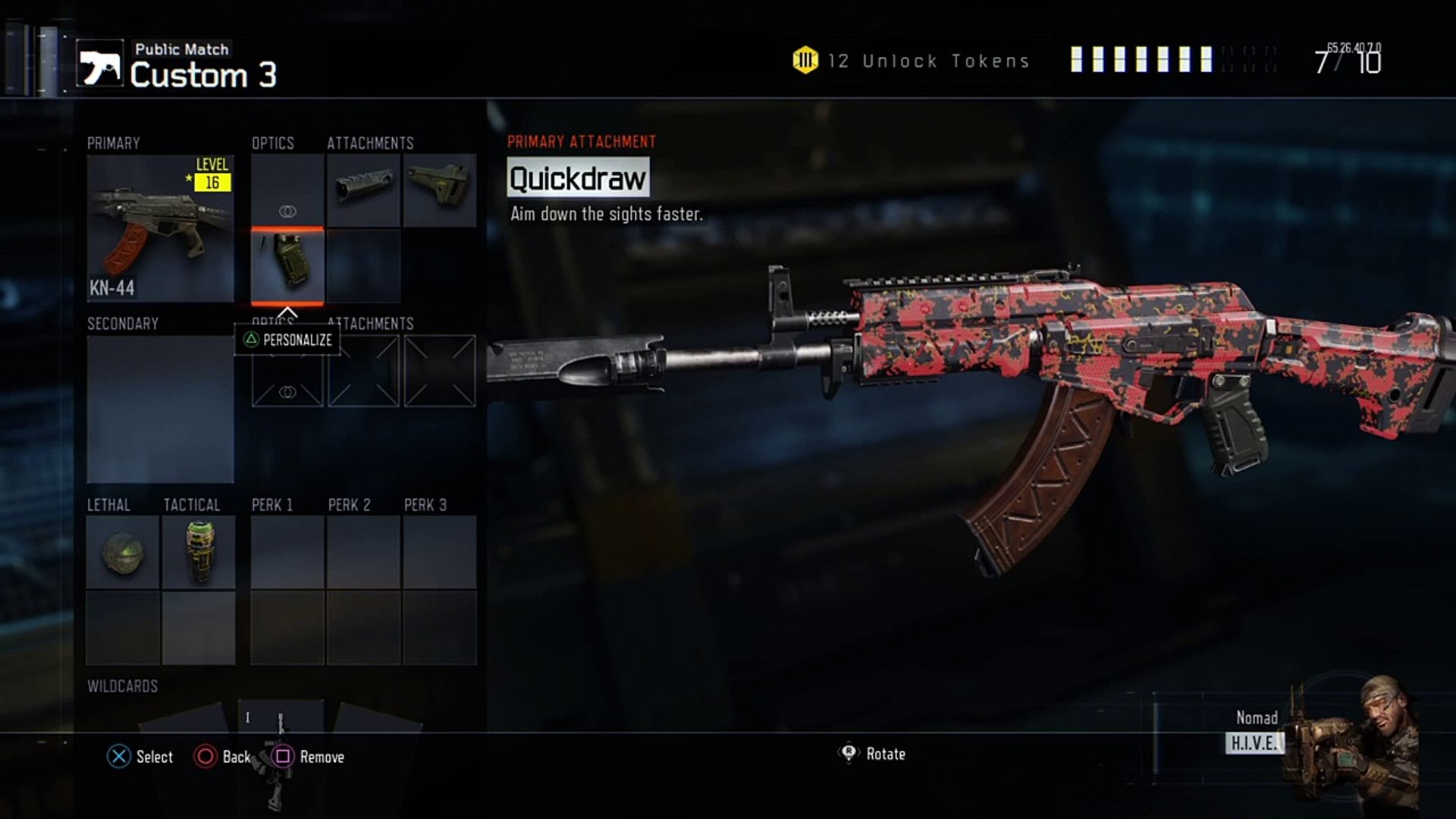This screenshot has width=1456, height=819.
Task: Open the primary optics slot
Action: (x=287, y=190)
